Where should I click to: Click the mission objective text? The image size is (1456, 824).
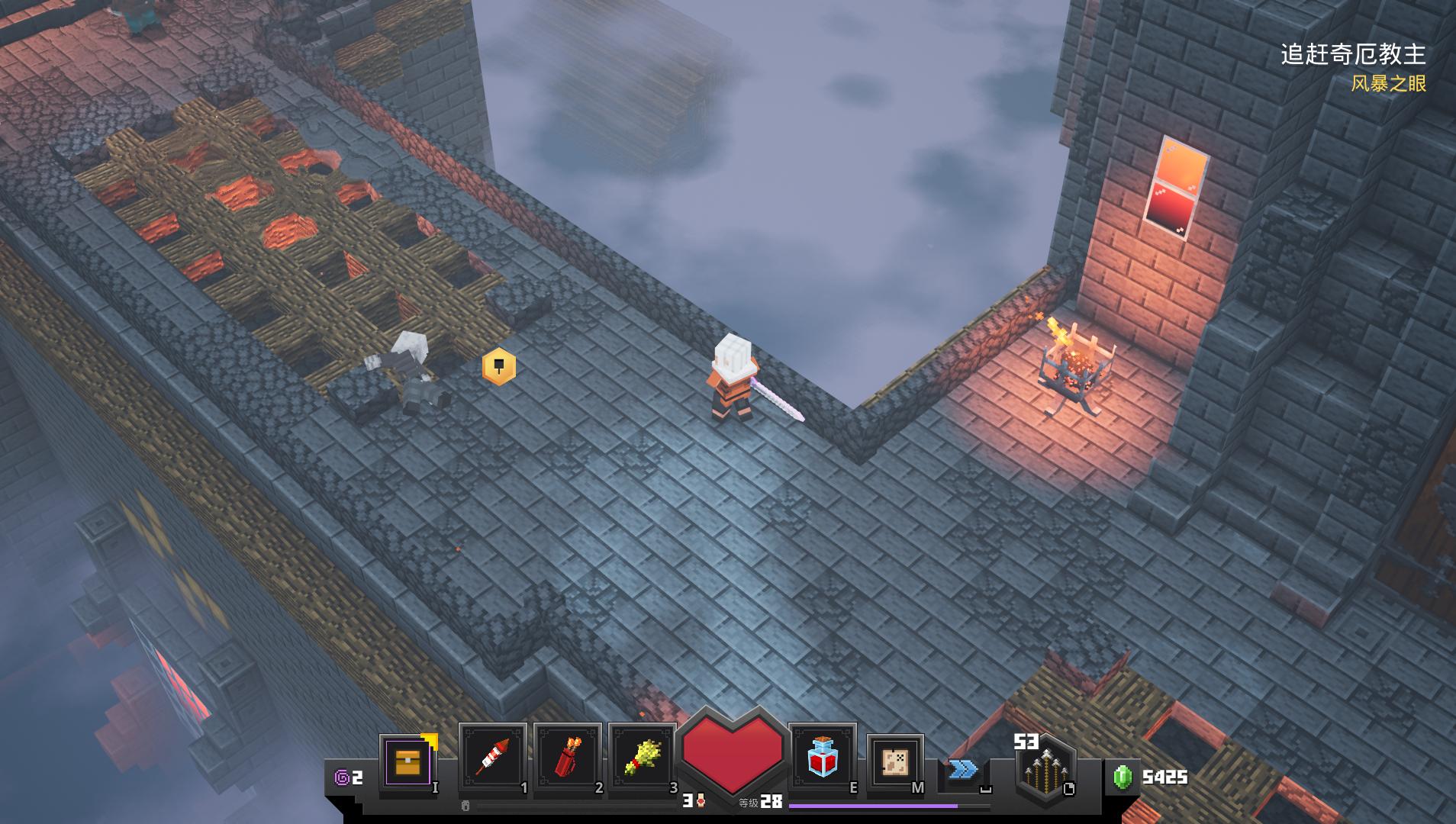(1352, 55)
